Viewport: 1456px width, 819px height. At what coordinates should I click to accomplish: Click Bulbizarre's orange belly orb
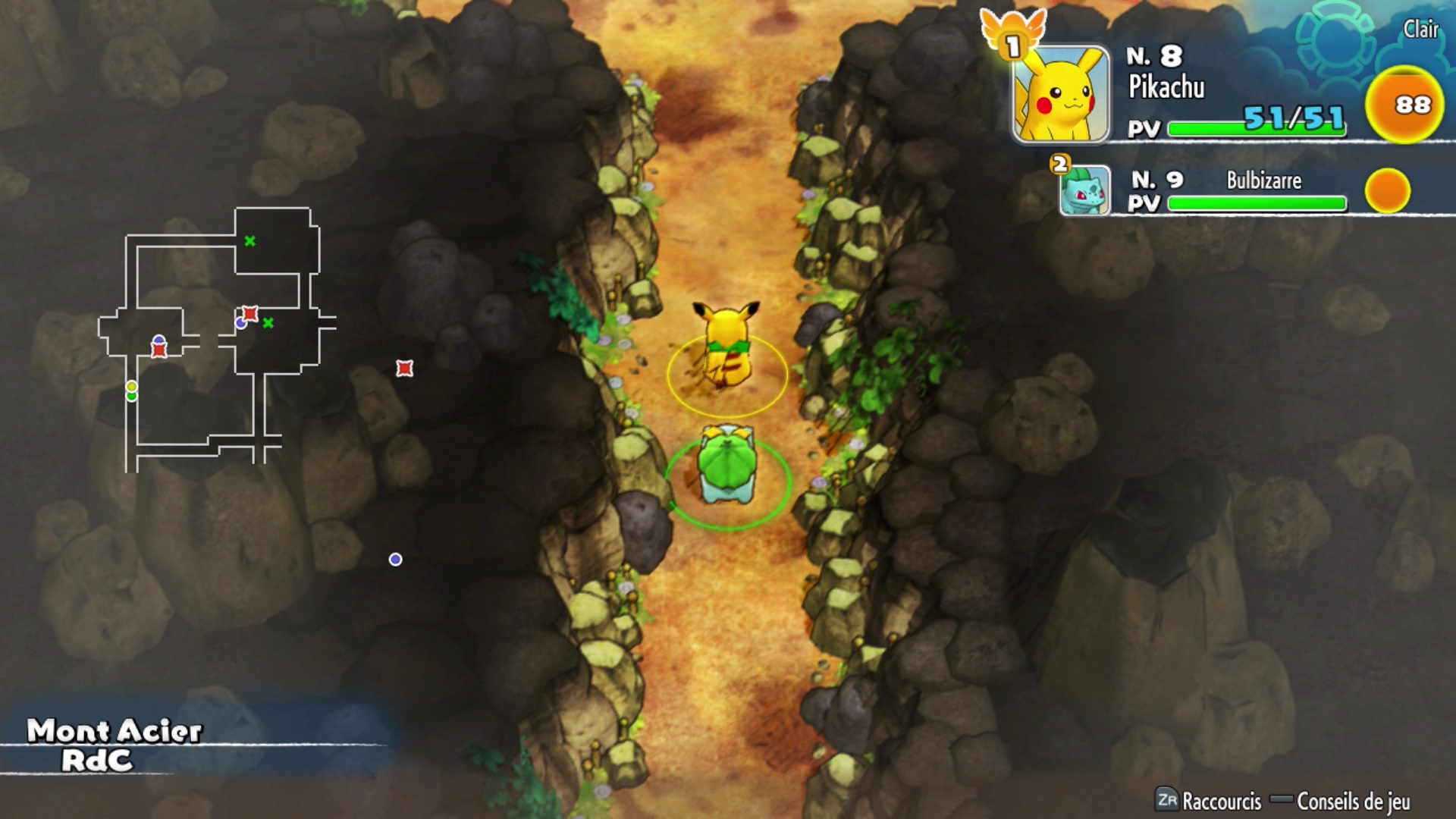pos(1387,190)
